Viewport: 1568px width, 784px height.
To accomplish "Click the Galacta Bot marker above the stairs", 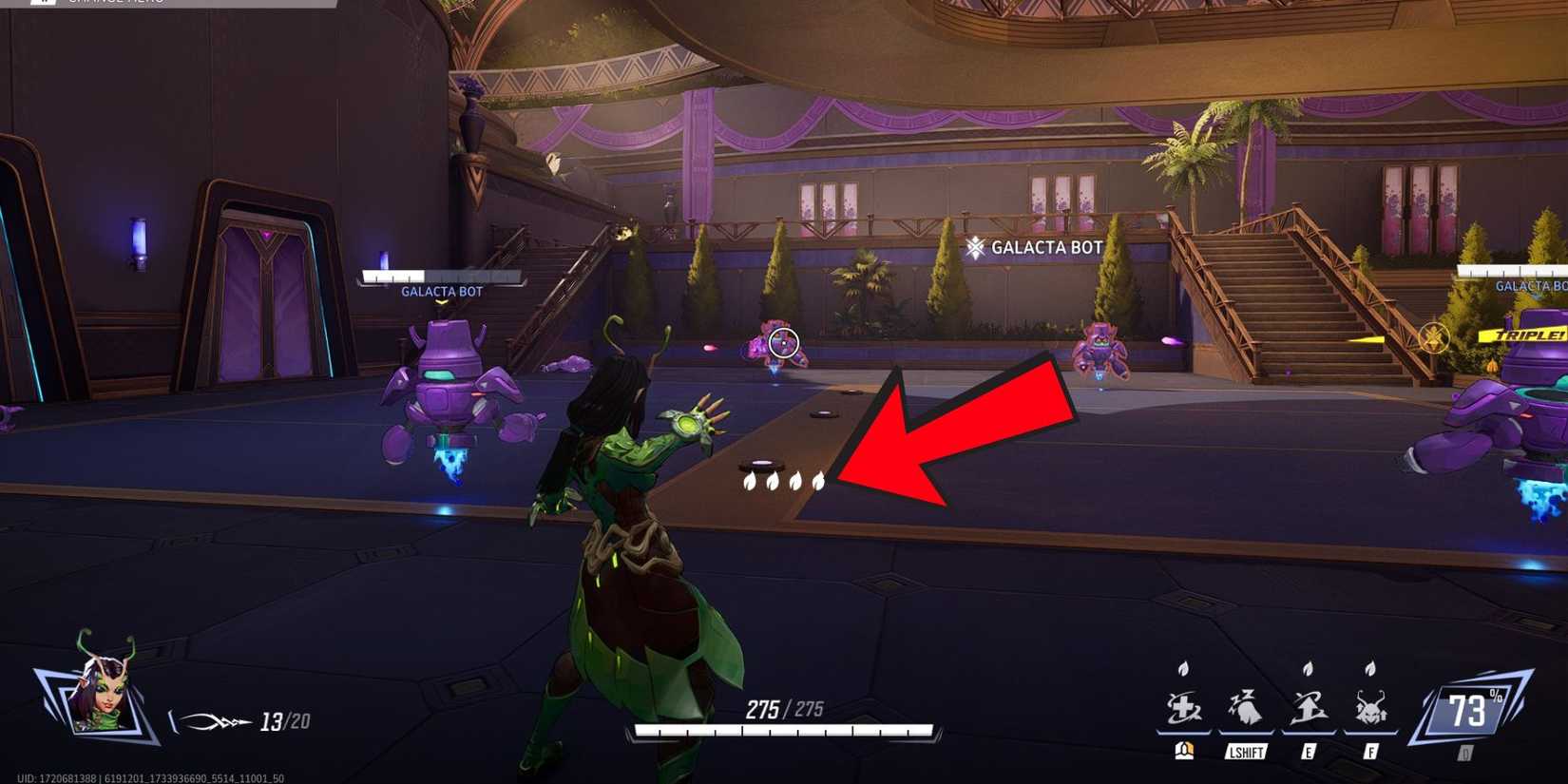I will point(1032,248).
